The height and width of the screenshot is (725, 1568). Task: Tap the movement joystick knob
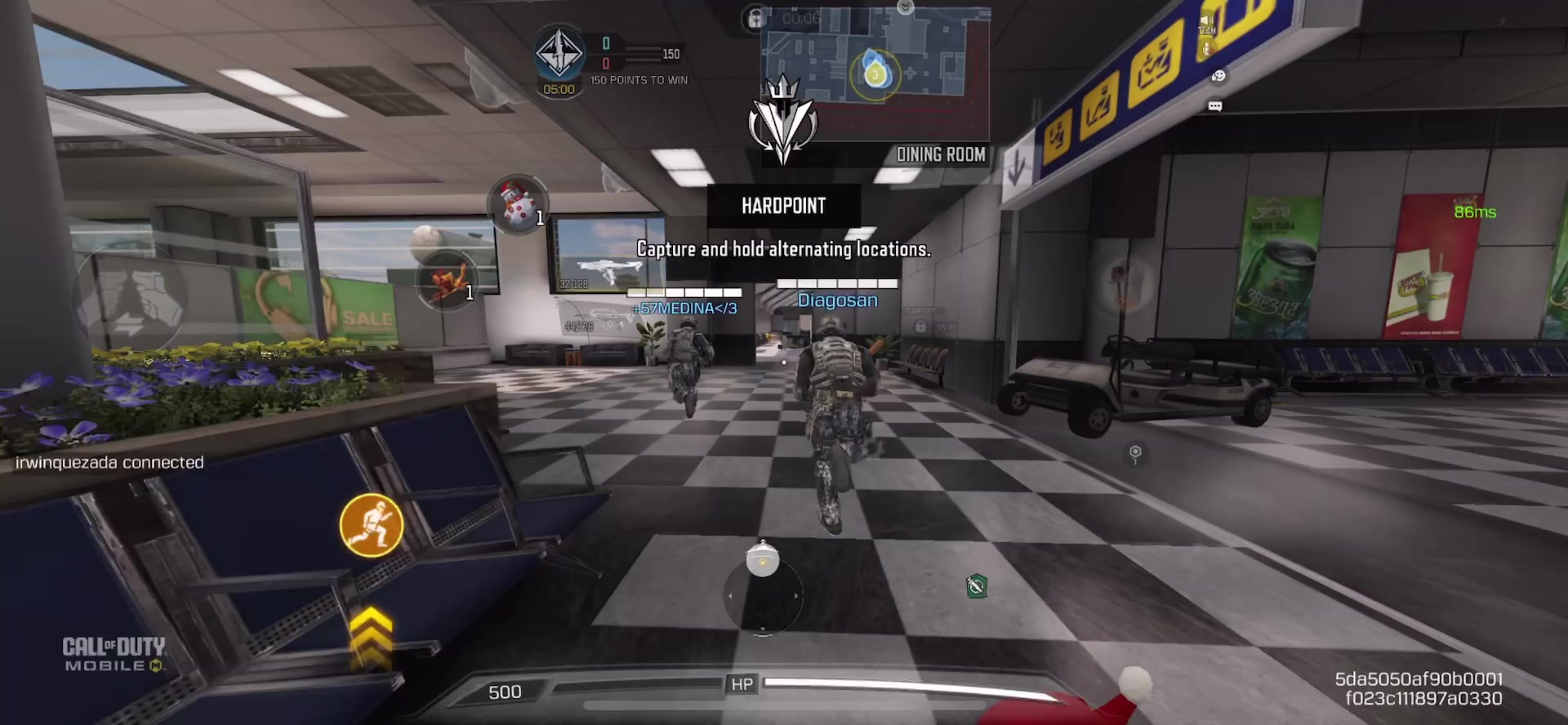click(x=763, y=561)
